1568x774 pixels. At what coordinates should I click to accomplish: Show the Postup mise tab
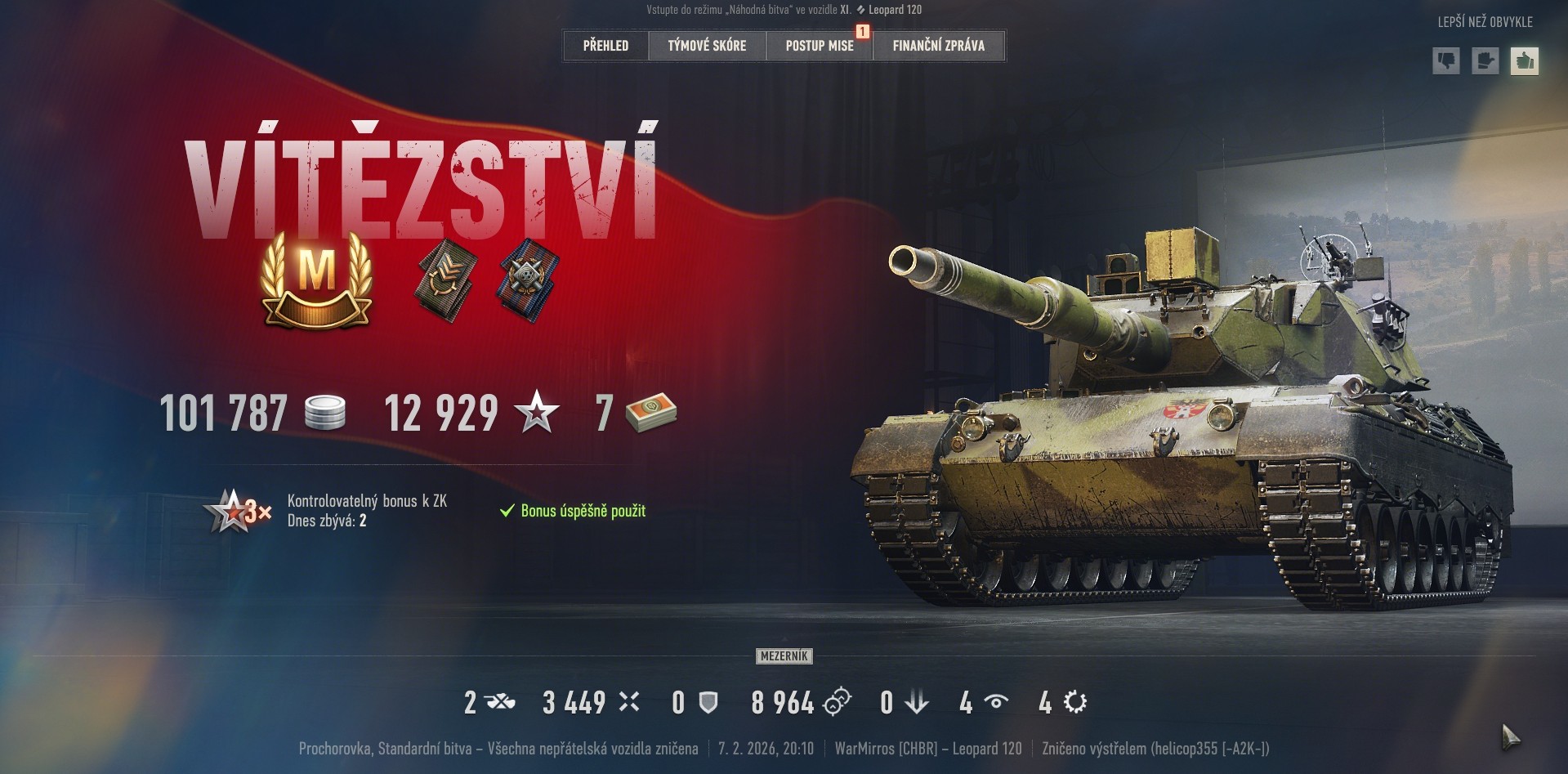pyautogui.click(x=820, y=46)
